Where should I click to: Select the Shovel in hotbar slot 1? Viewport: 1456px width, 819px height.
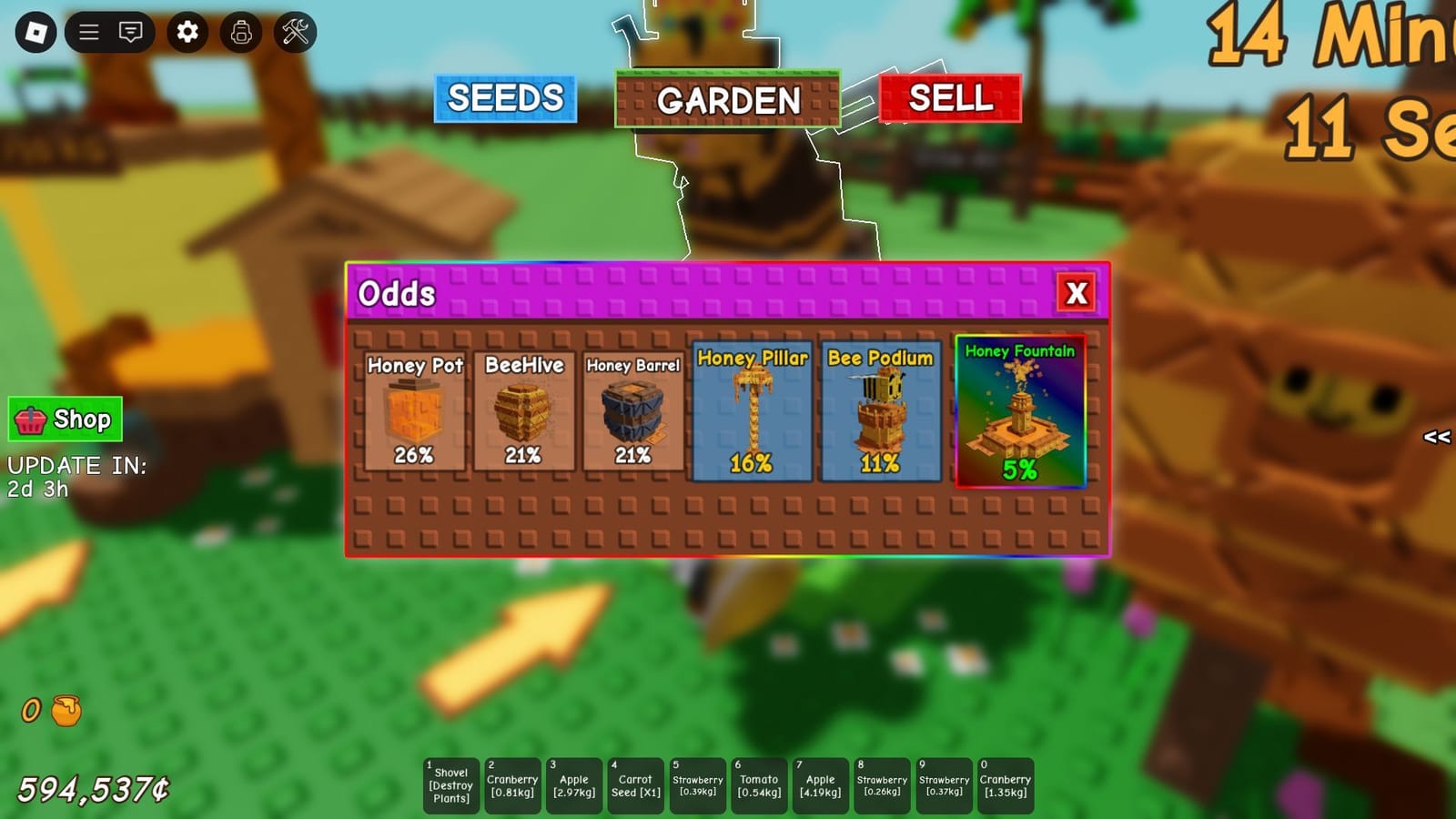(450, 783)
